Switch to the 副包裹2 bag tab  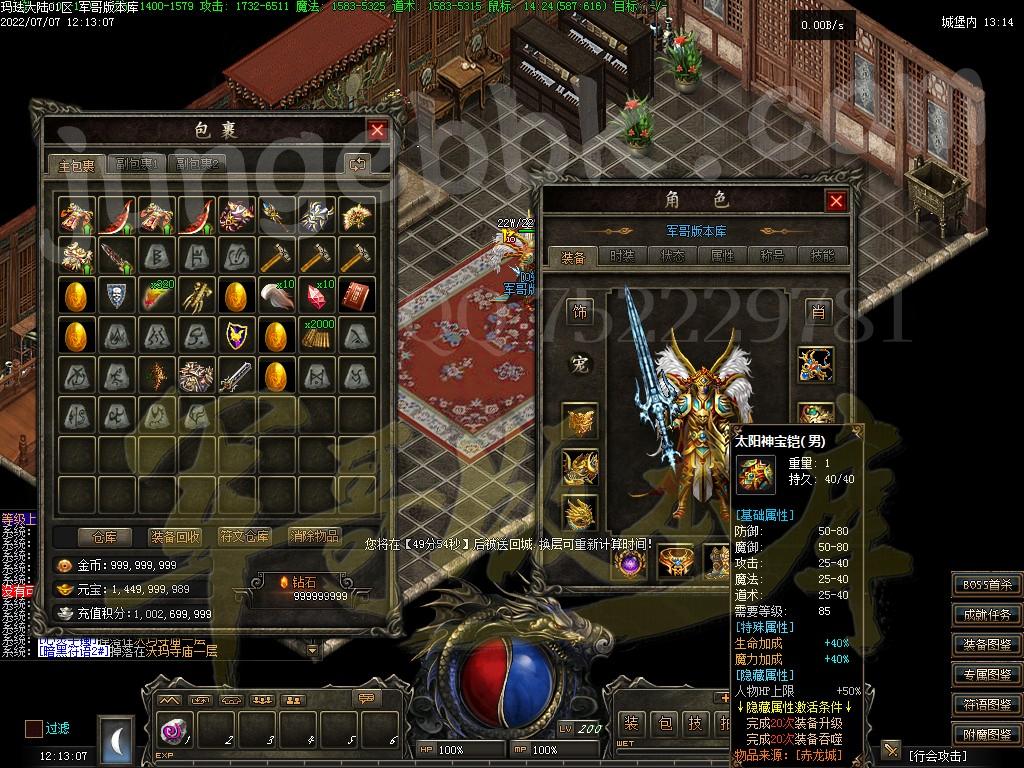click(197, 165)
